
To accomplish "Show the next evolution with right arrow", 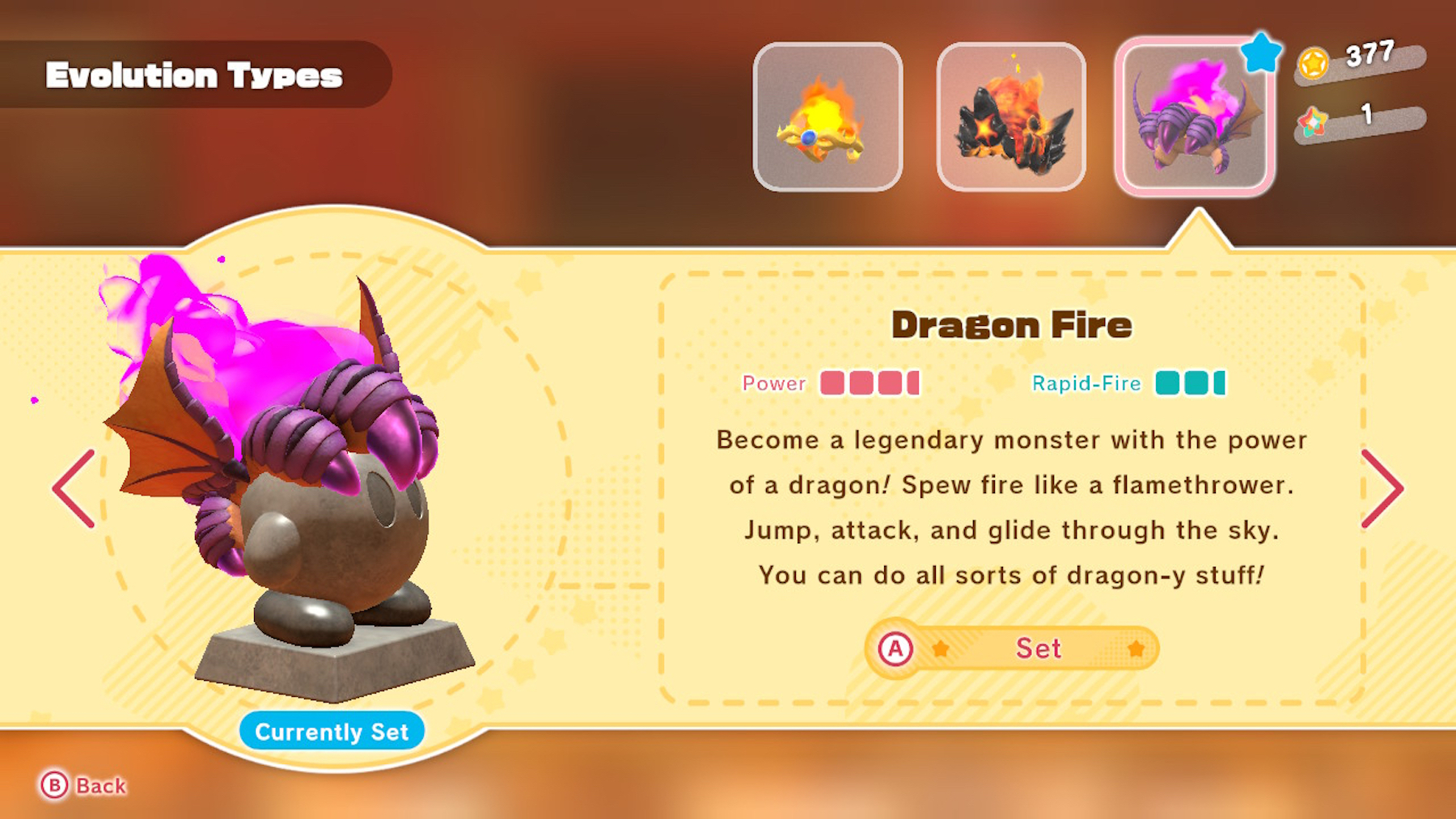I will tap(1382, 488).
